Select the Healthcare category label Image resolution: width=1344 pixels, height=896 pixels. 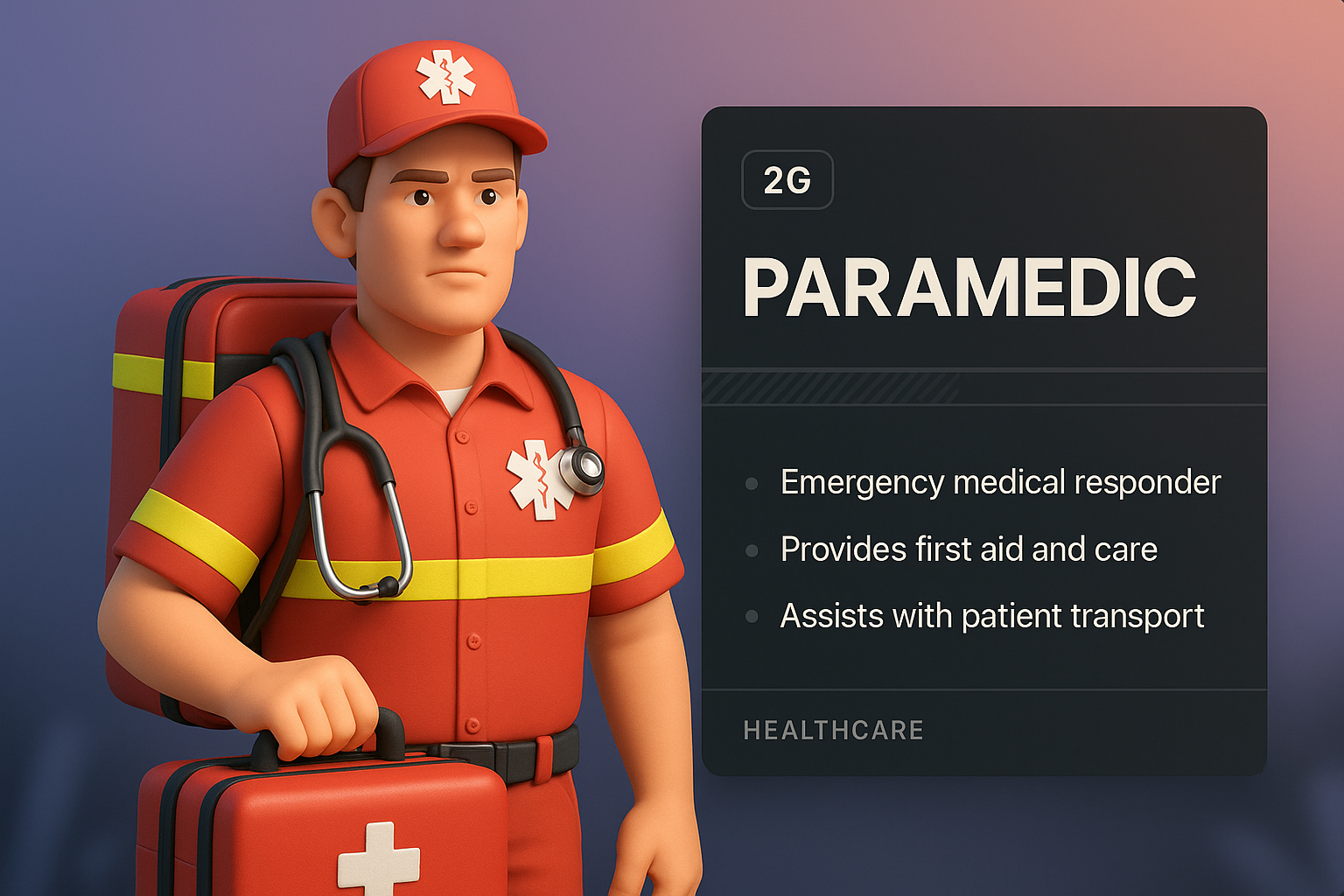tap(833, 731)
